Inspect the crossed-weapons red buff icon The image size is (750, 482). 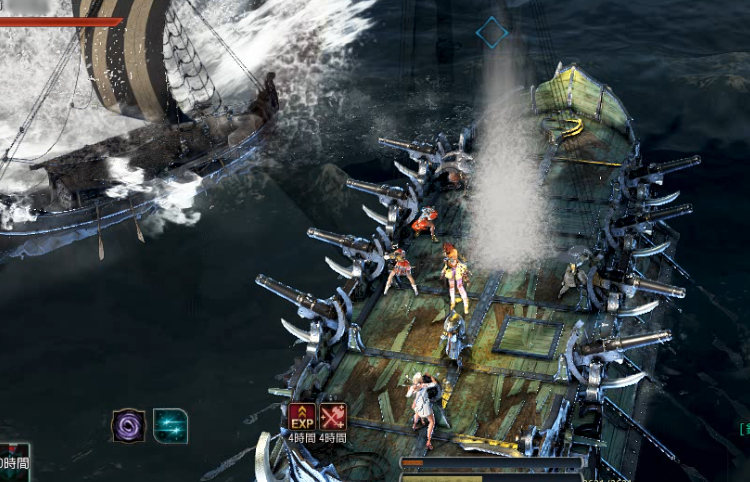[x=333, y=416]
